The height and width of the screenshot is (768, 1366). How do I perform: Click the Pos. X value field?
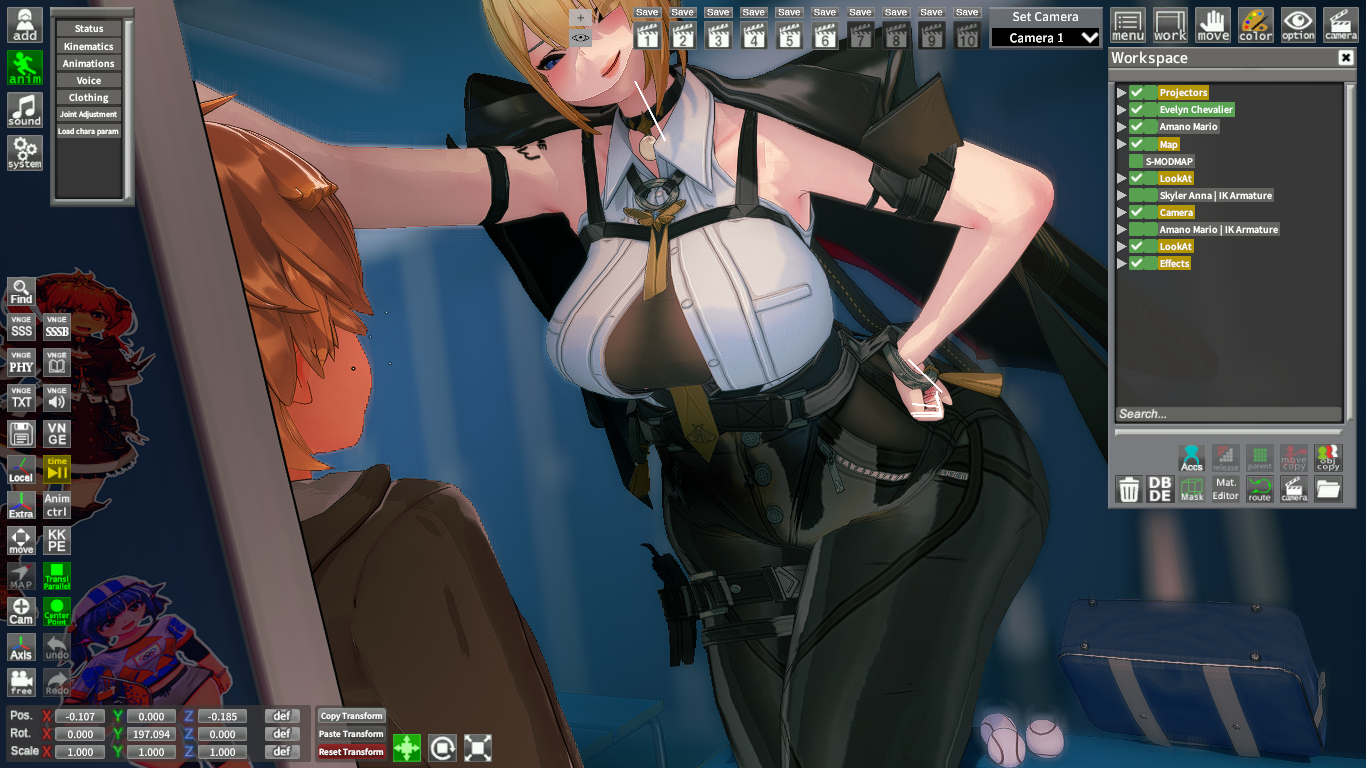[x=80, y=716]
